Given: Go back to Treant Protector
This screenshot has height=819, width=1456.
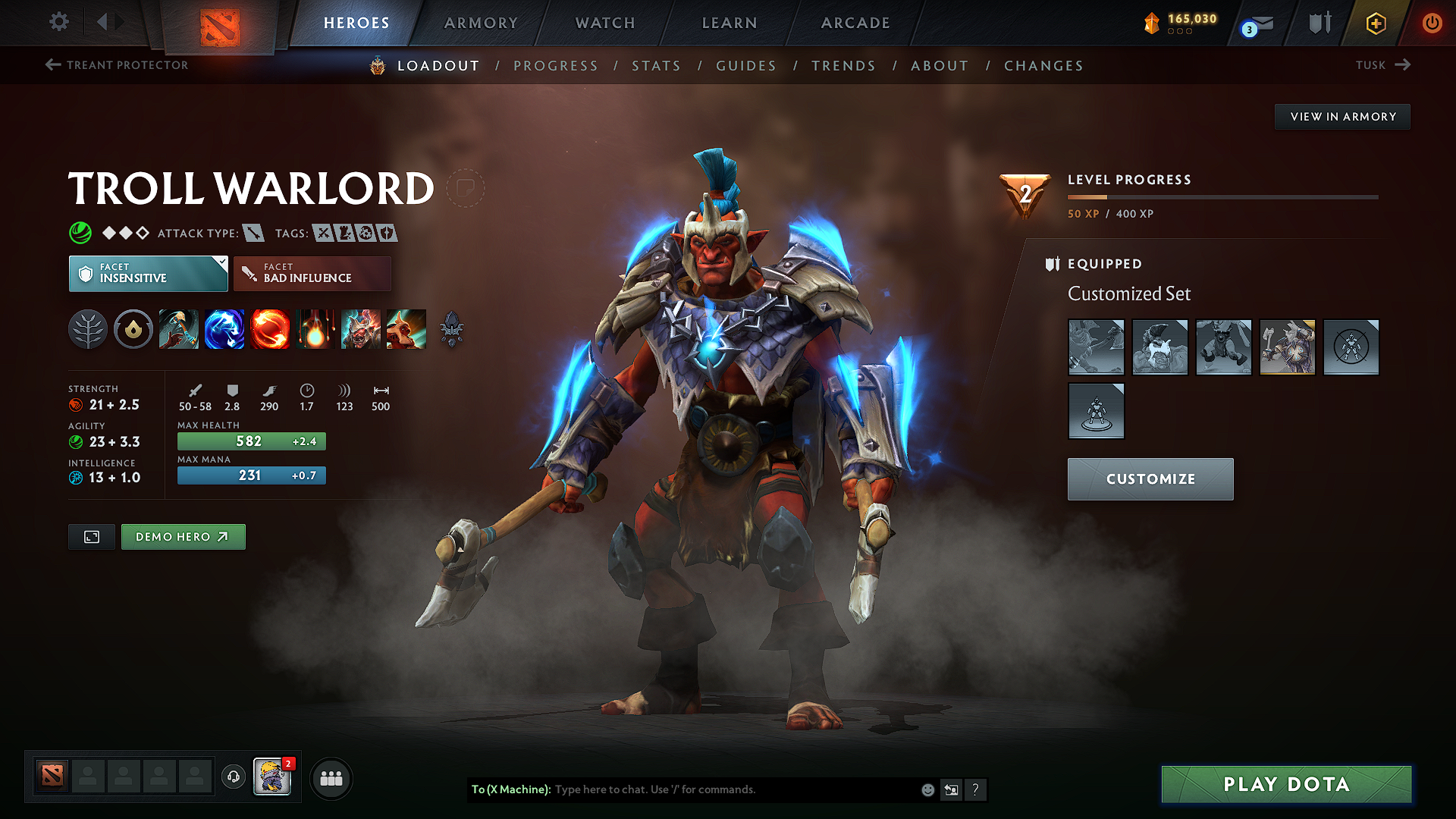Looking at the screenshot, I should (x=118, y=65).
